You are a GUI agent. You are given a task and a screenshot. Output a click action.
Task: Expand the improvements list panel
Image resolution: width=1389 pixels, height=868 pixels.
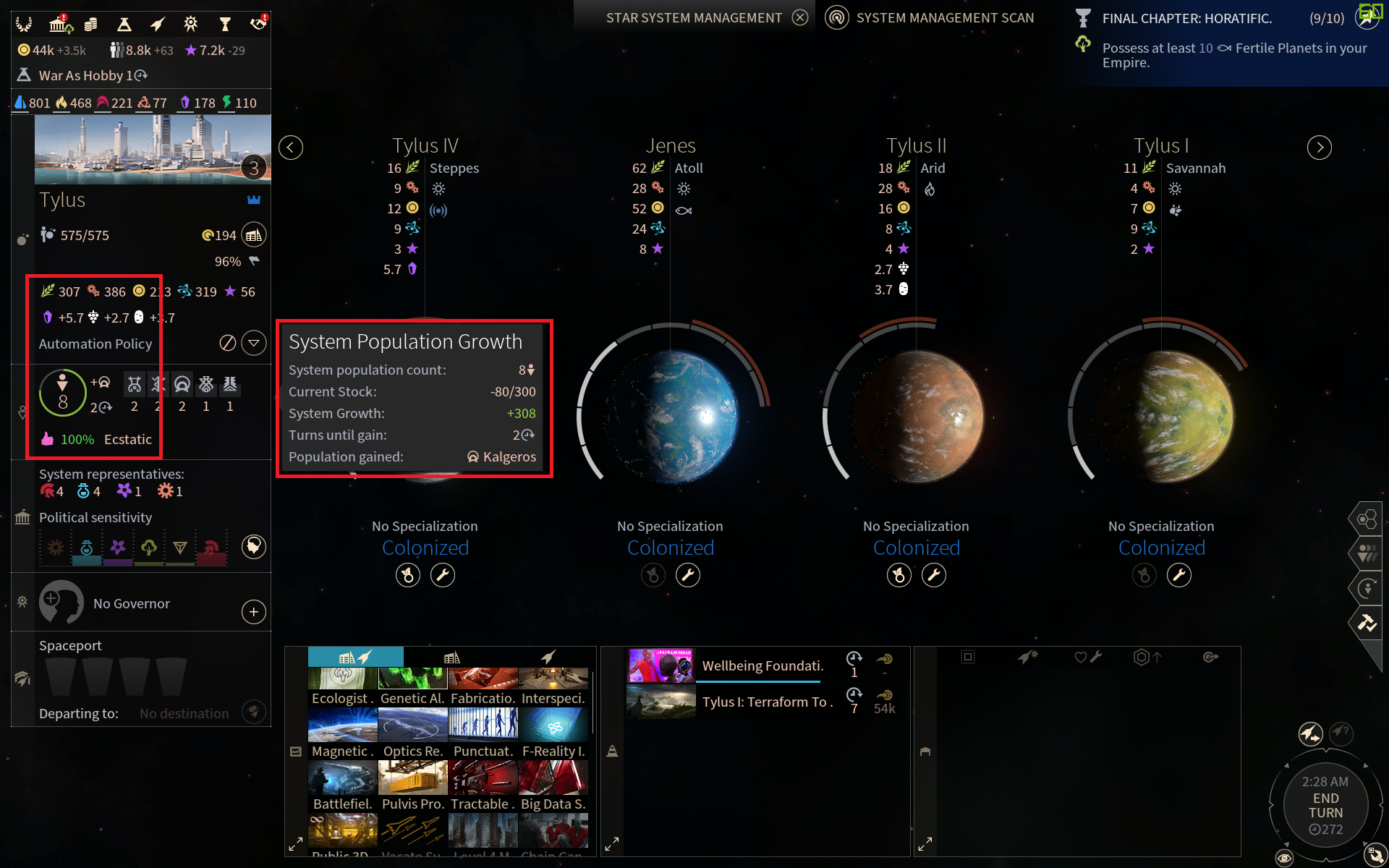tap(296, 844)
